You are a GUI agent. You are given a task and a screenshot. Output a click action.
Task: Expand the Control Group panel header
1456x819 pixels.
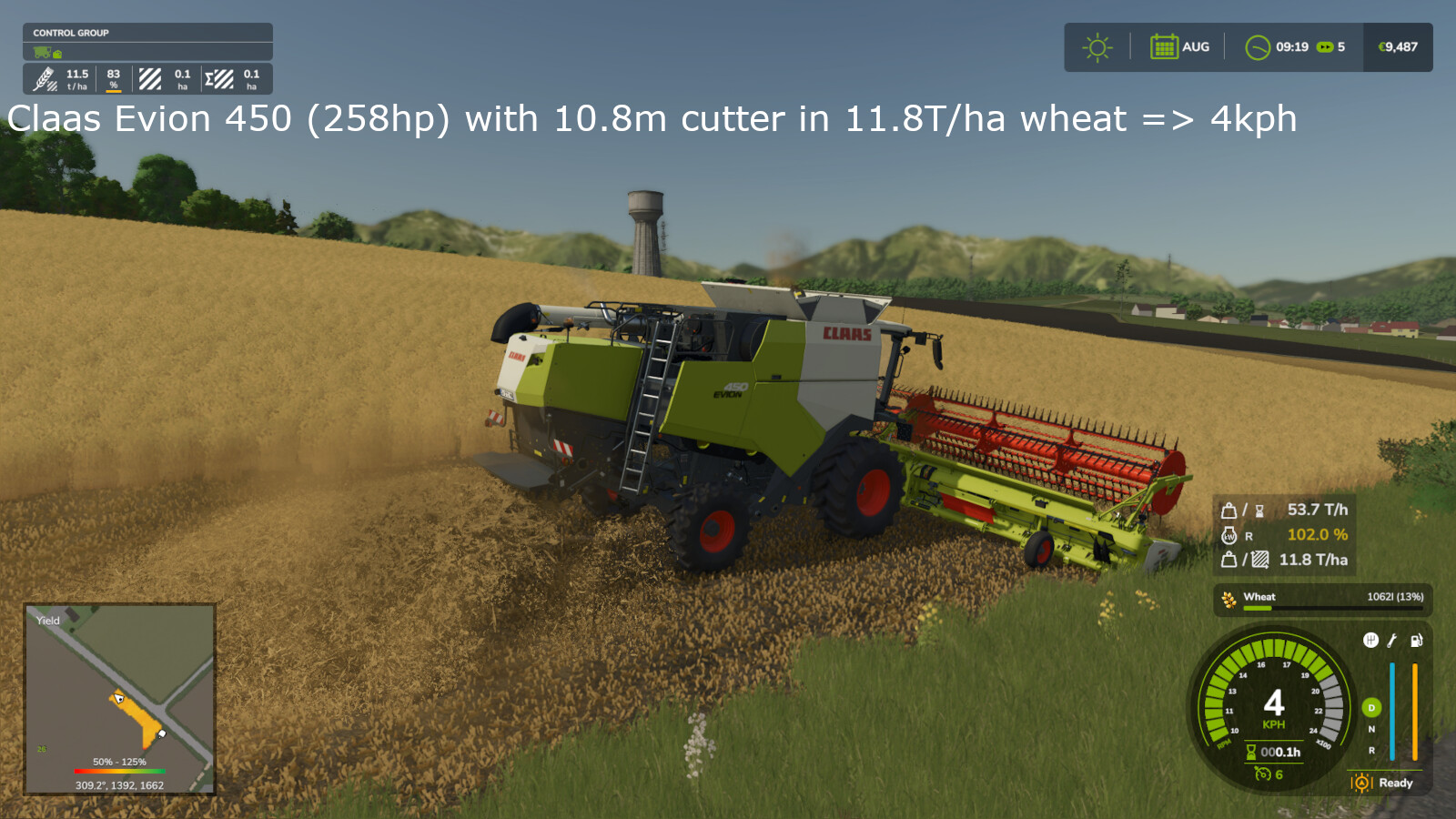[73, 33]
